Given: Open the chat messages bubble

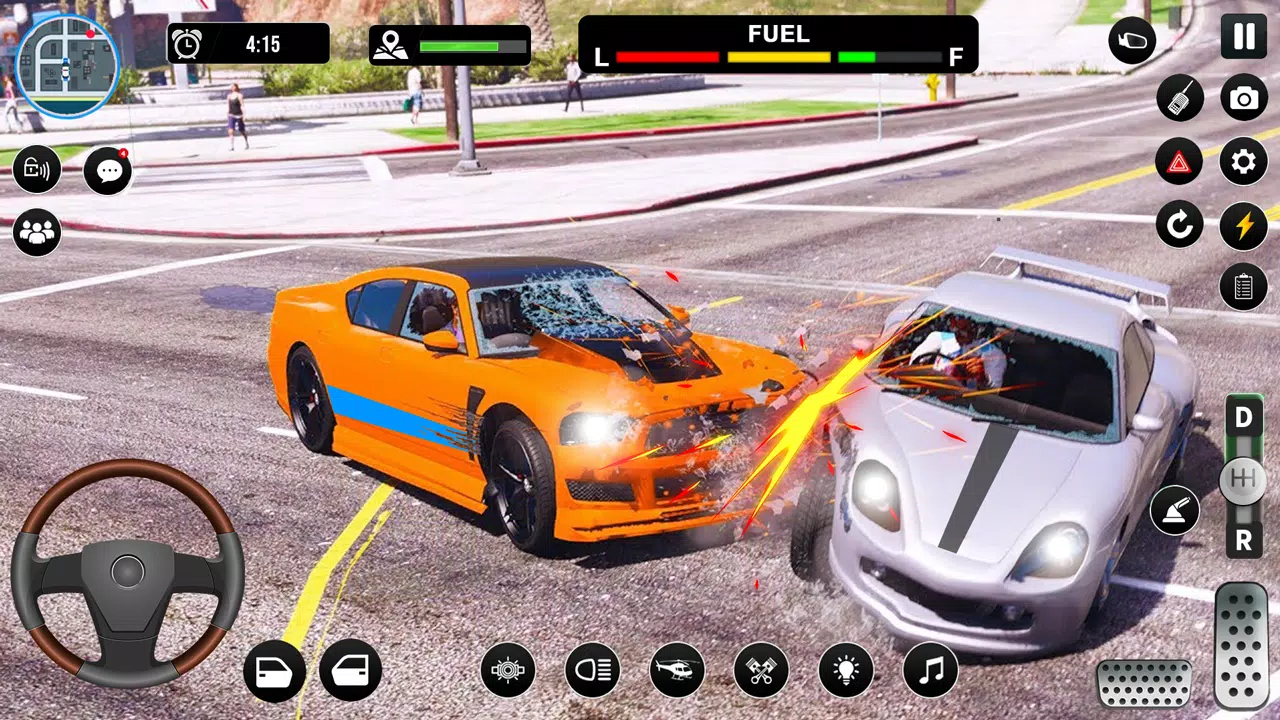Looking at the screenshot, I should [x=108, y=170].
